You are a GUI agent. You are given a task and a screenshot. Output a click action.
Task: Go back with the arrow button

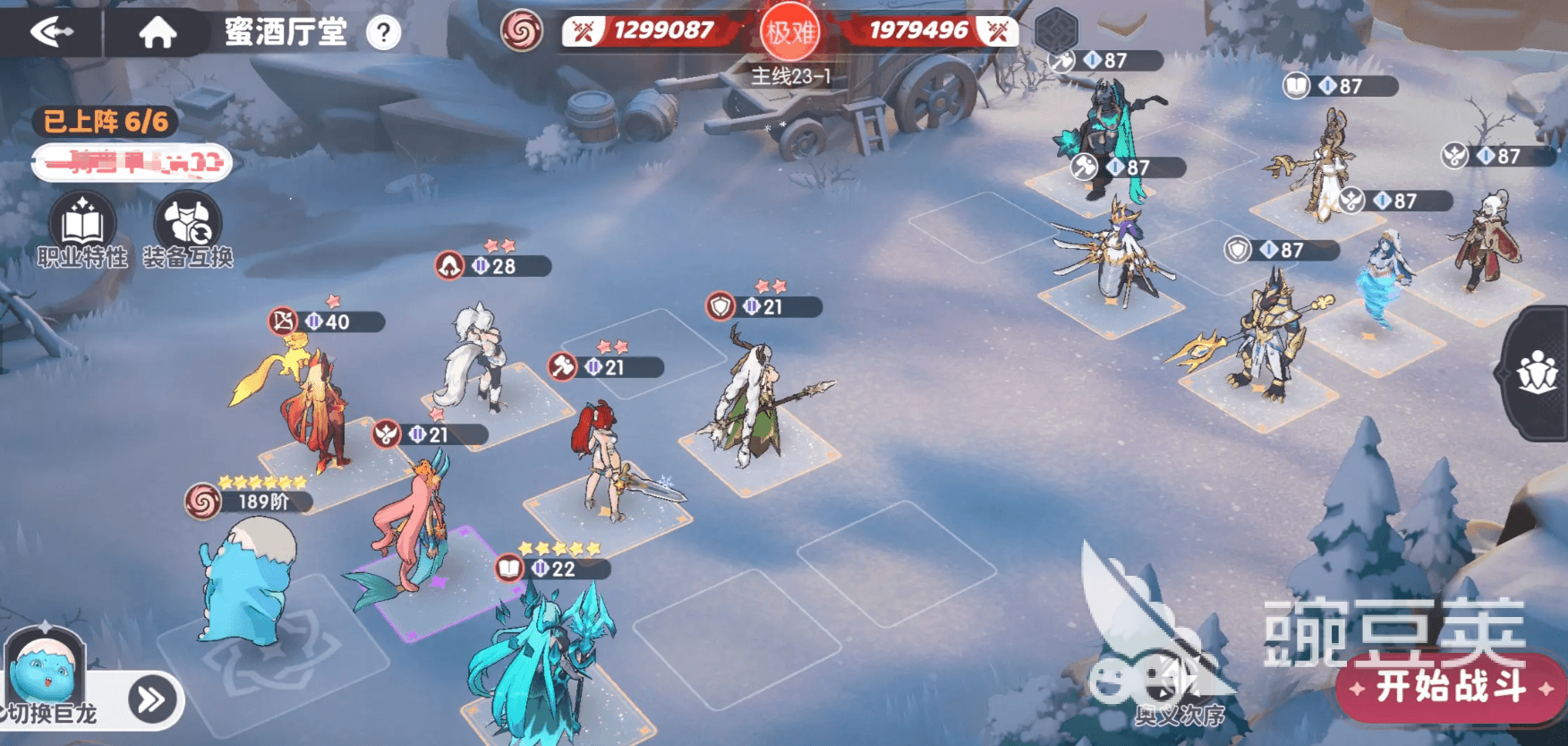(52, 33)
